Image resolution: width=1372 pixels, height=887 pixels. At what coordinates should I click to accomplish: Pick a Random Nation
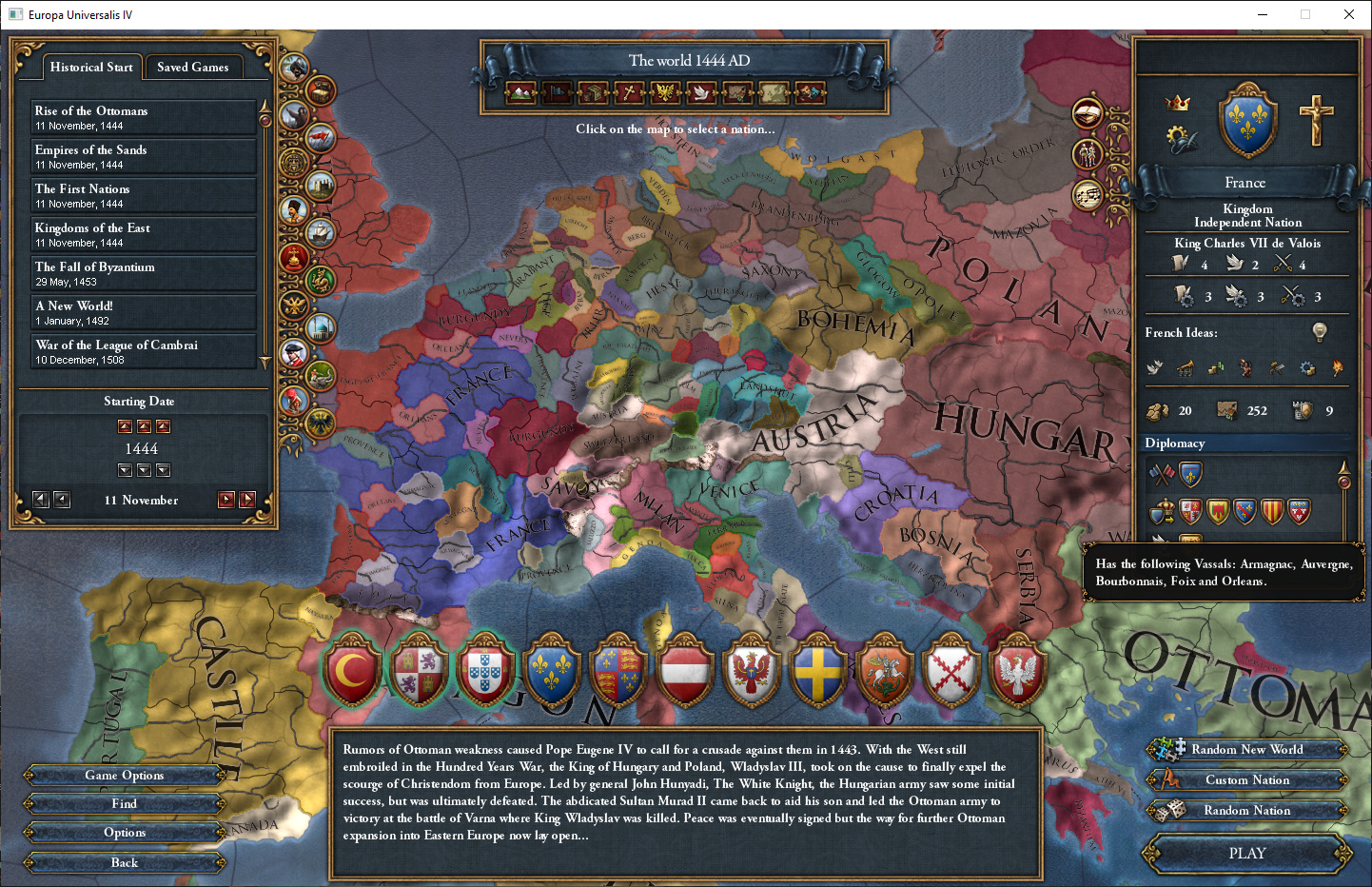tap(1246, 811)
